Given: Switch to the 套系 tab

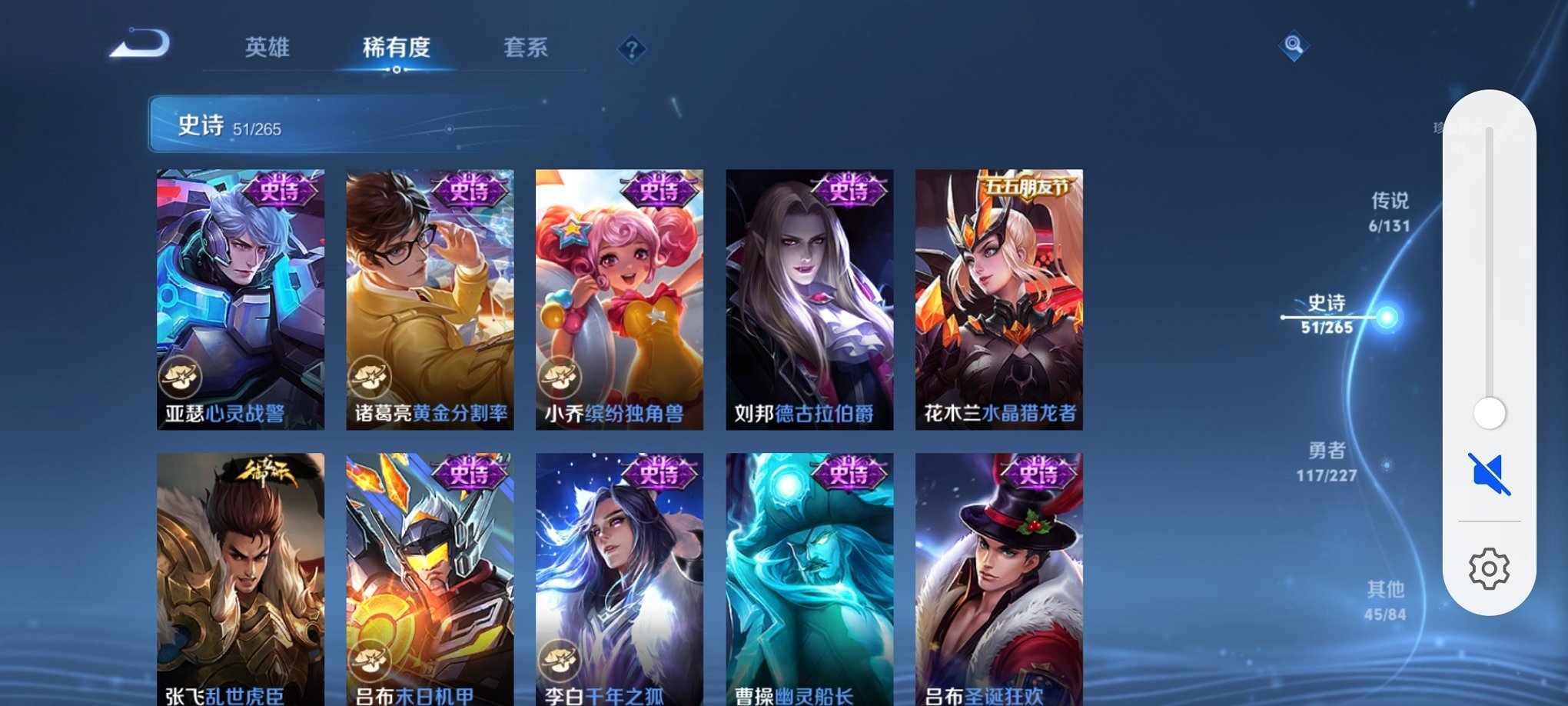Looking at the screenshot, I should tap(523, 48).
